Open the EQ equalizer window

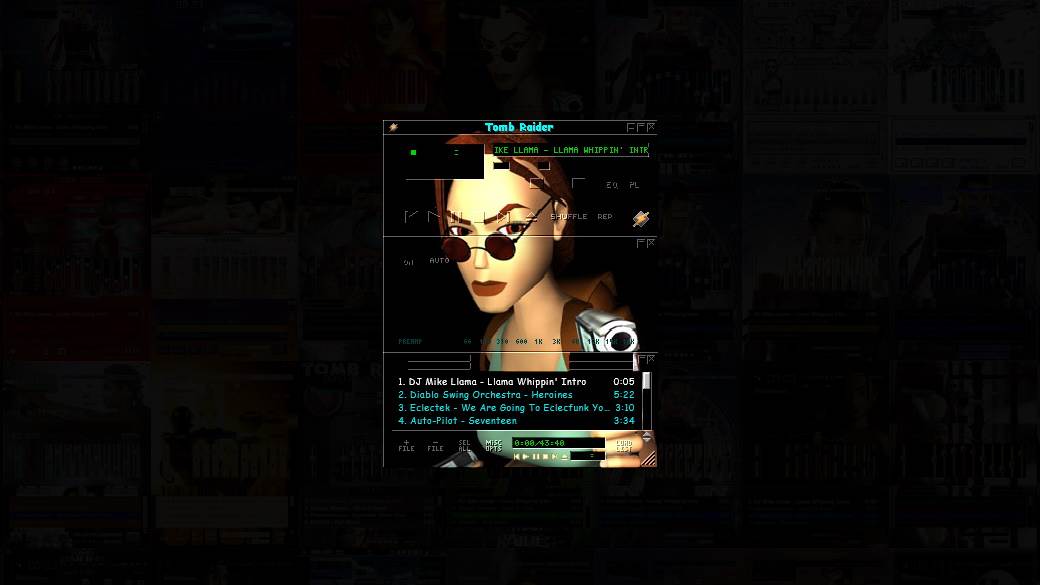pos(612,185)
